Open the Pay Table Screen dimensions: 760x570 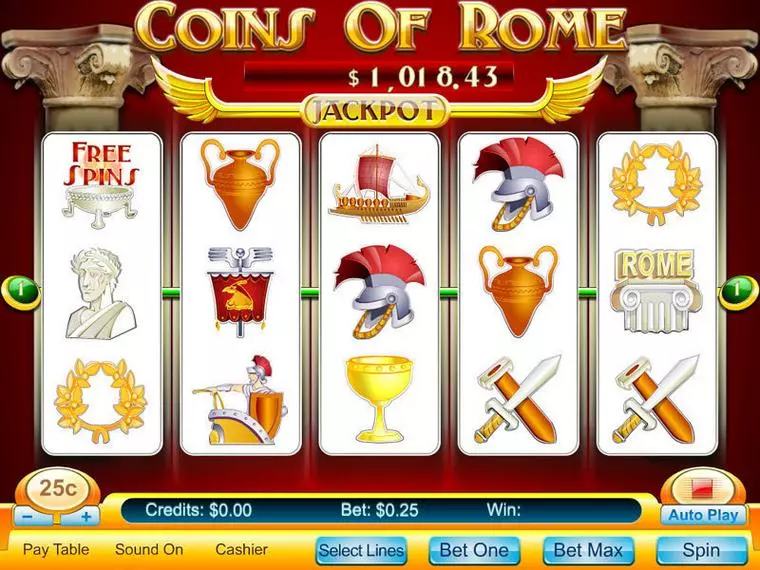click(x=56, y=549)
